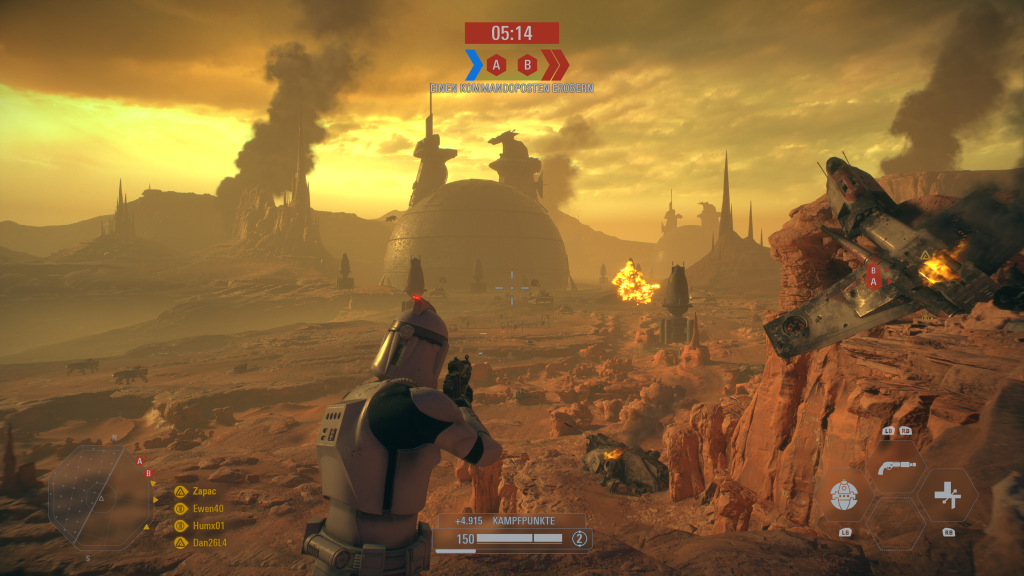Select command post B in the top objective bar

pyautogui.click(x=527, y=65)
